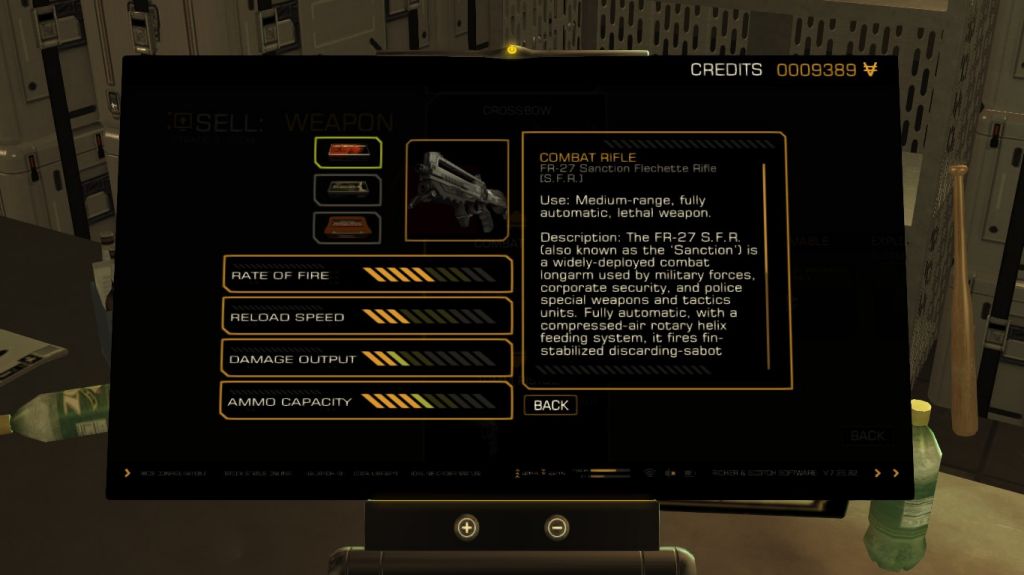The height and width of the screenshot is (575, 1024).
Task: Click the Combat Rifle preview image
Action: (457, 190)
